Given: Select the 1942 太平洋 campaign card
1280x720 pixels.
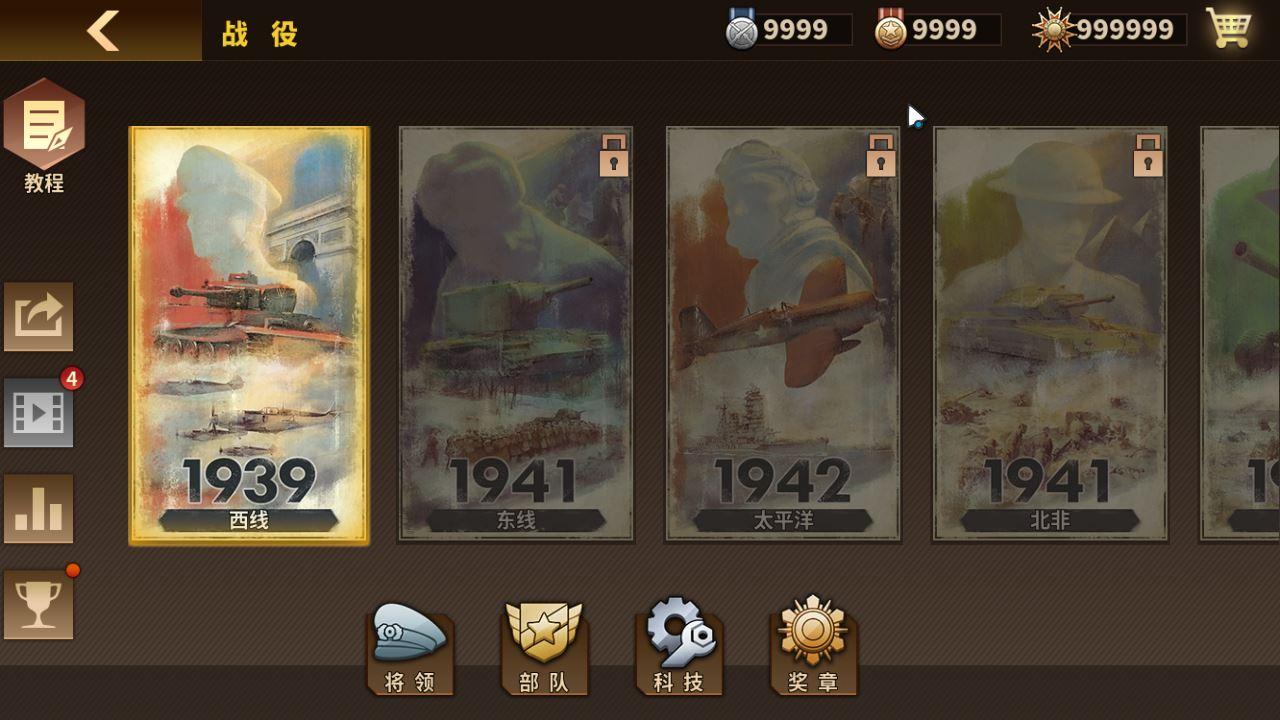Looking at the screenshot, I should pyautogui.click(x=783, y=335).
